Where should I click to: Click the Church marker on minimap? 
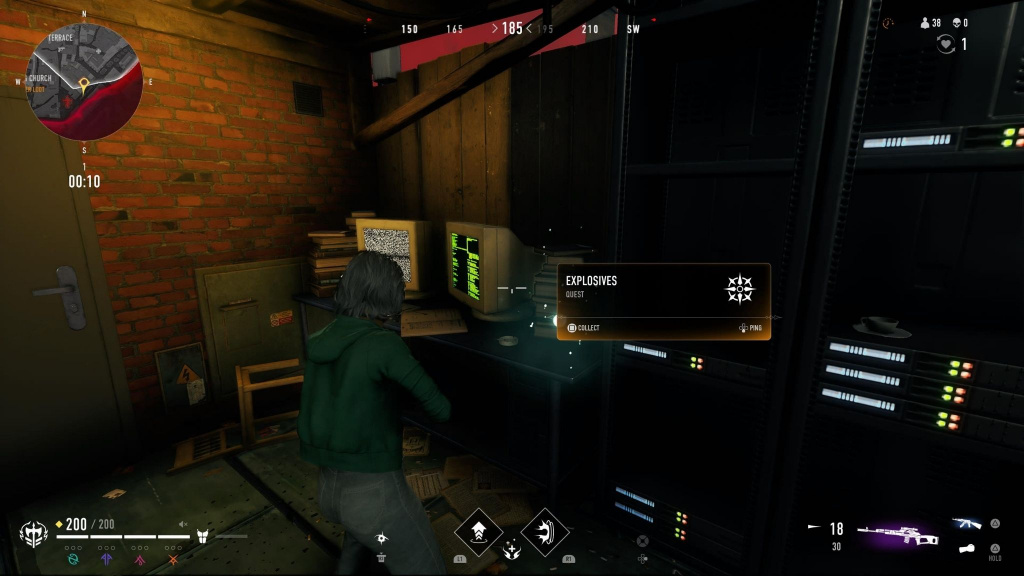40,78
